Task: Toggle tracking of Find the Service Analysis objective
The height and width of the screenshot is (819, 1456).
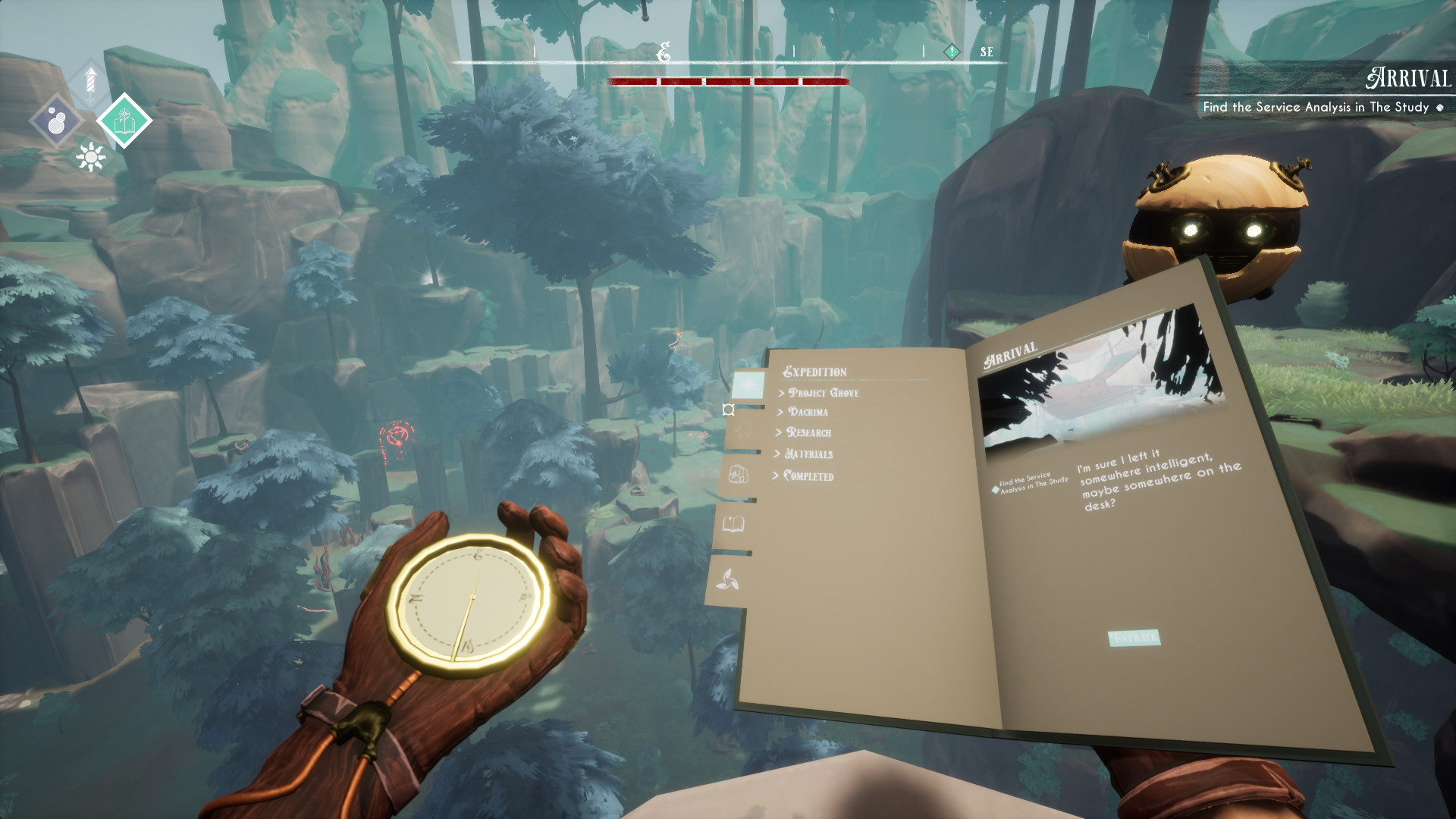Action: 995,489
